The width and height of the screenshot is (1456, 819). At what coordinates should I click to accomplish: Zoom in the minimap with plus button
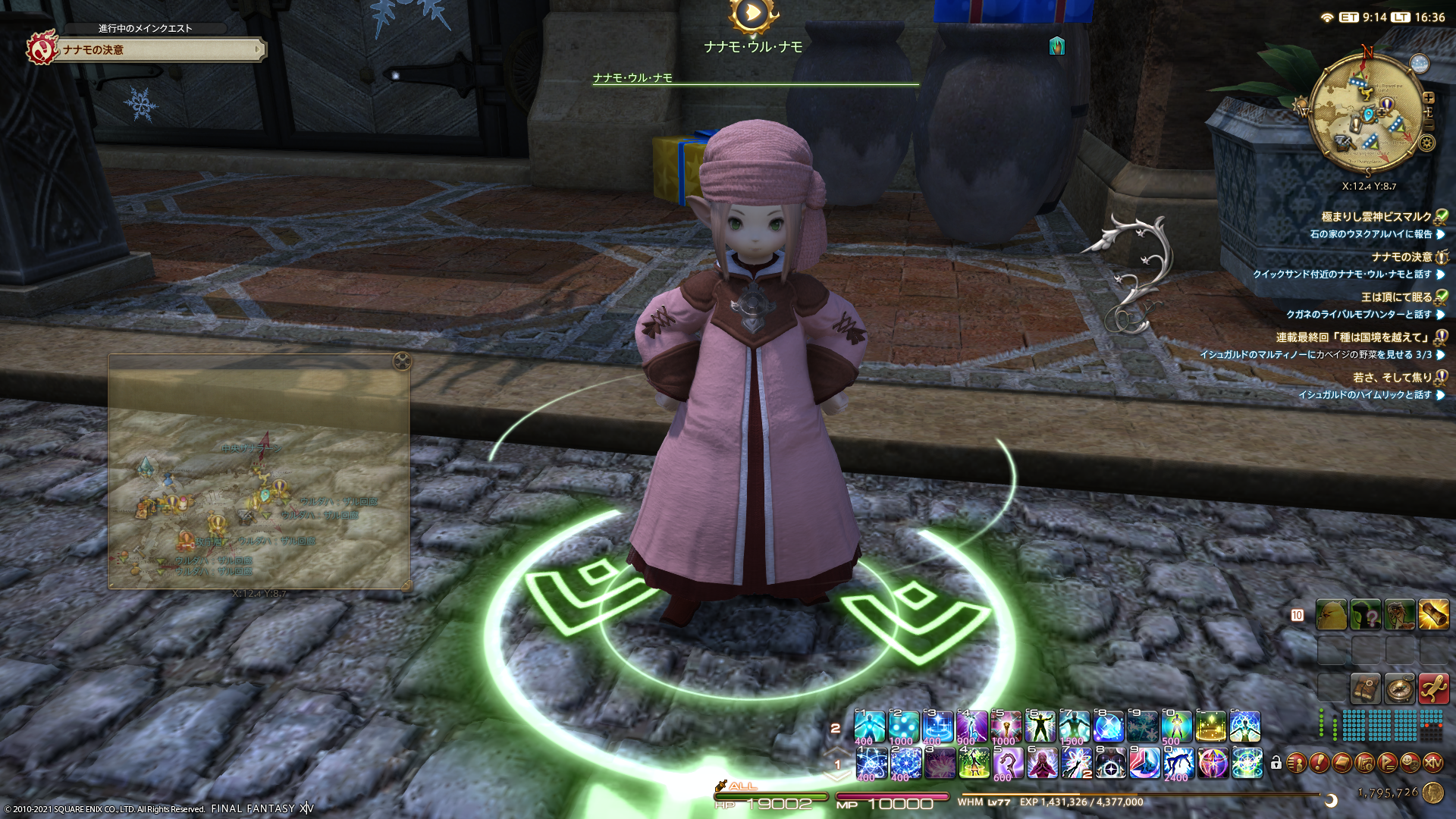click(1429, 98)
